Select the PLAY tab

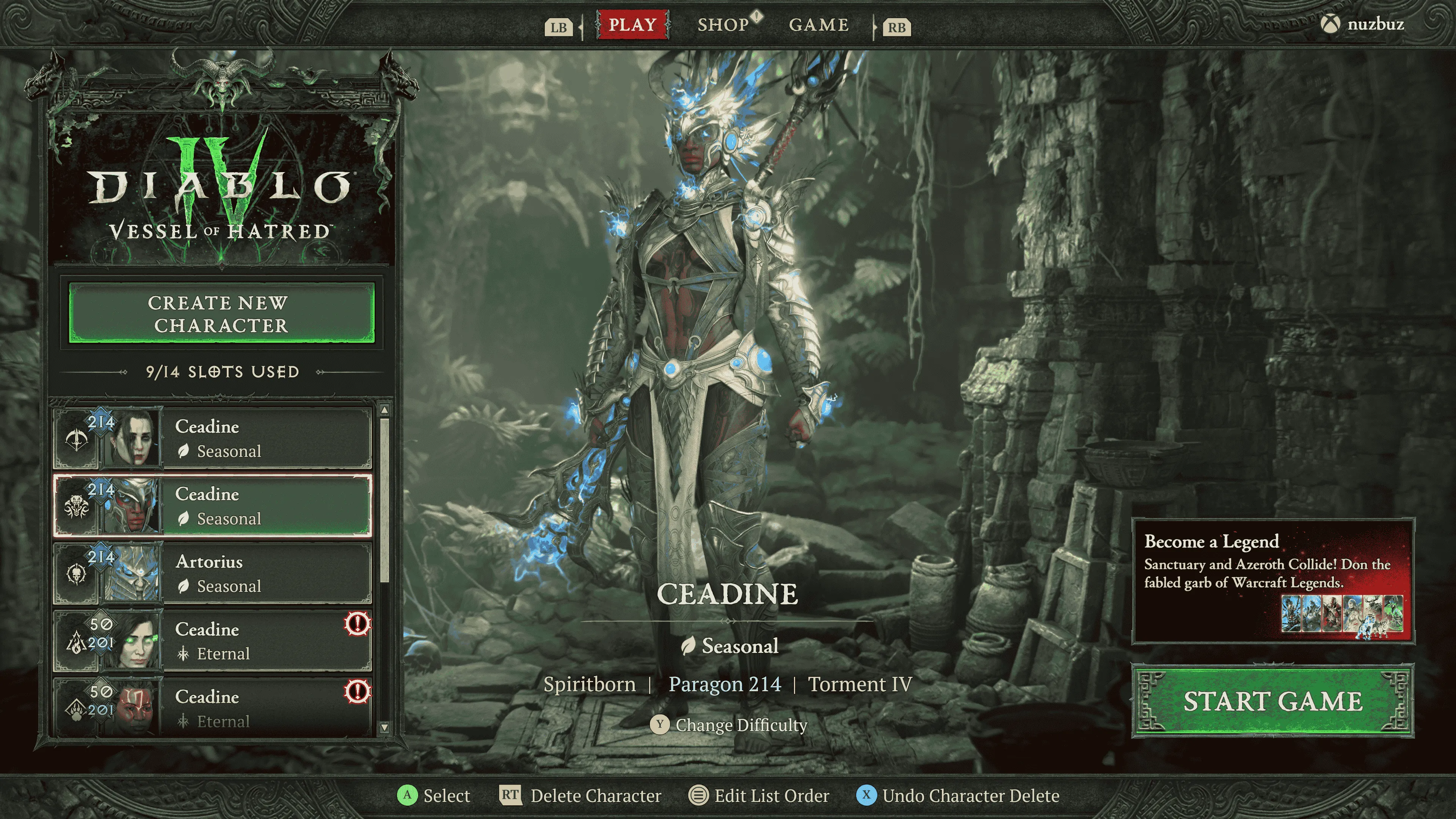pos(632,25)
